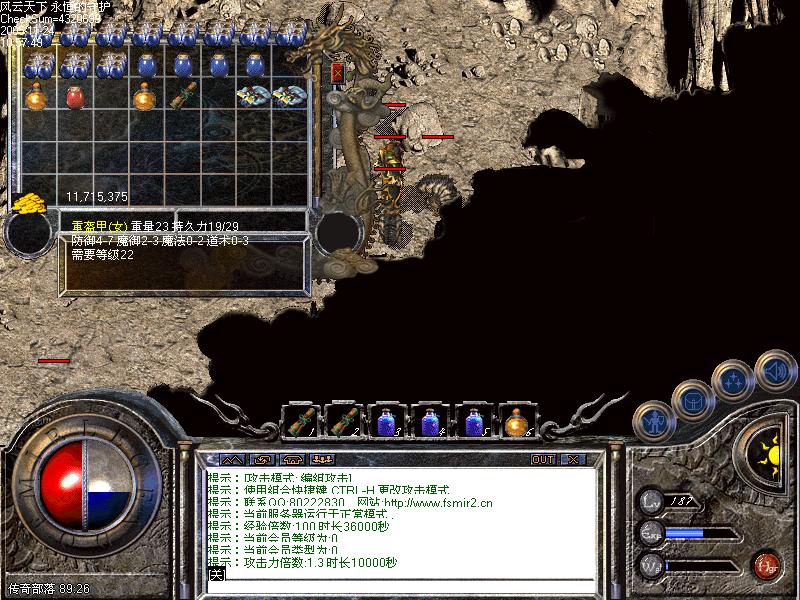The image size is (800, 600).
Task: Click the red round button beside the weight bar
Action: coord(766,565)
